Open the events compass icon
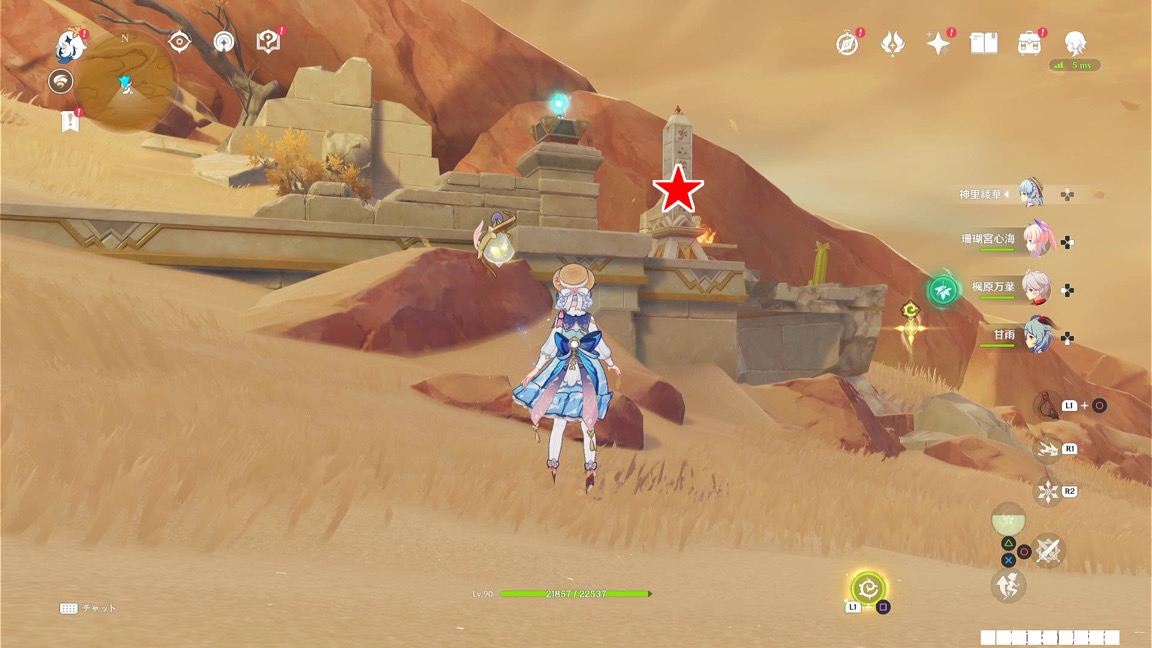Image resolution: width=1152 pixels, height=648 pixels. 847,44
